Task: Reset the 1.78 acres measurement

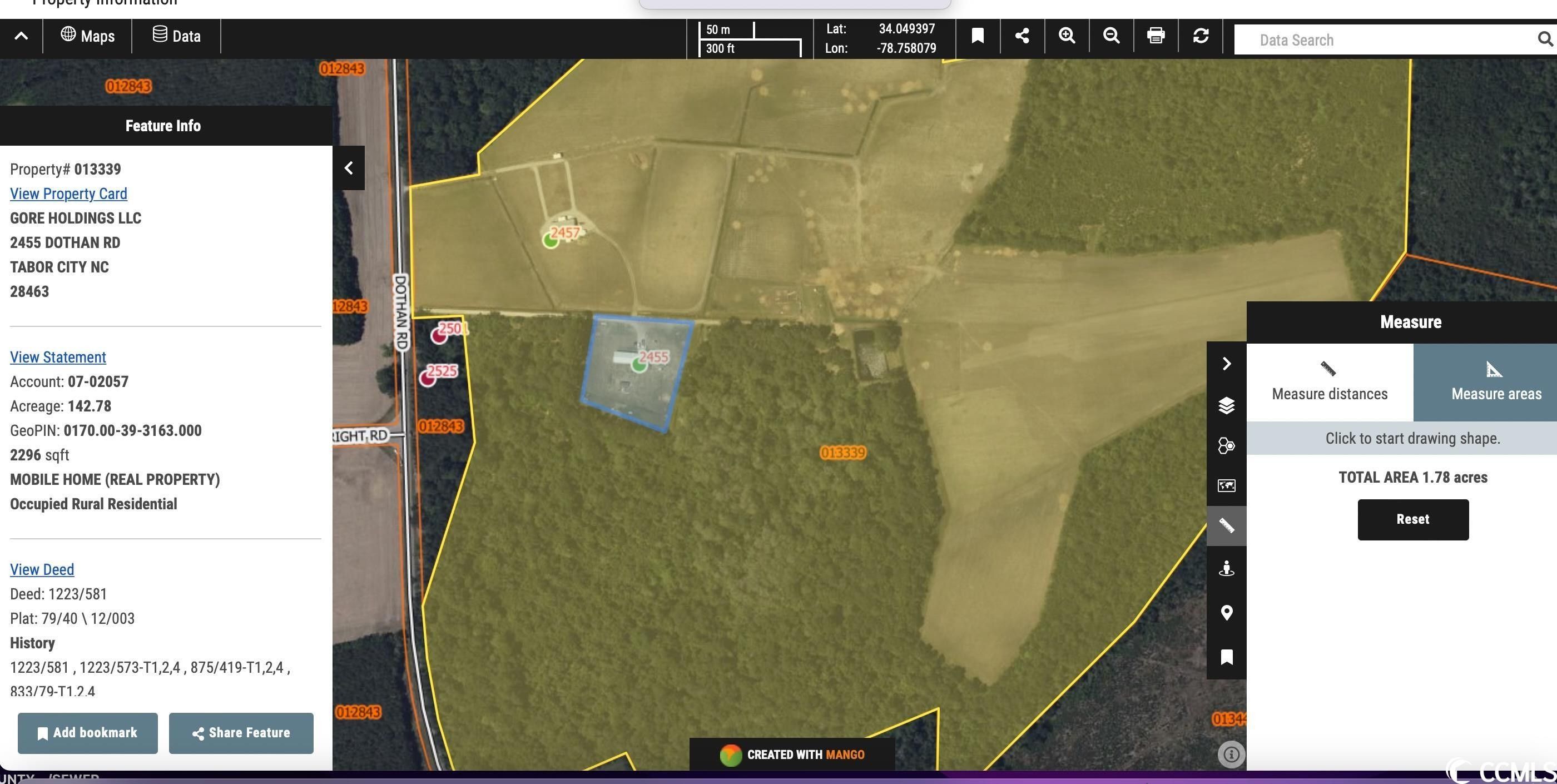Action: tap(1412, 519)
